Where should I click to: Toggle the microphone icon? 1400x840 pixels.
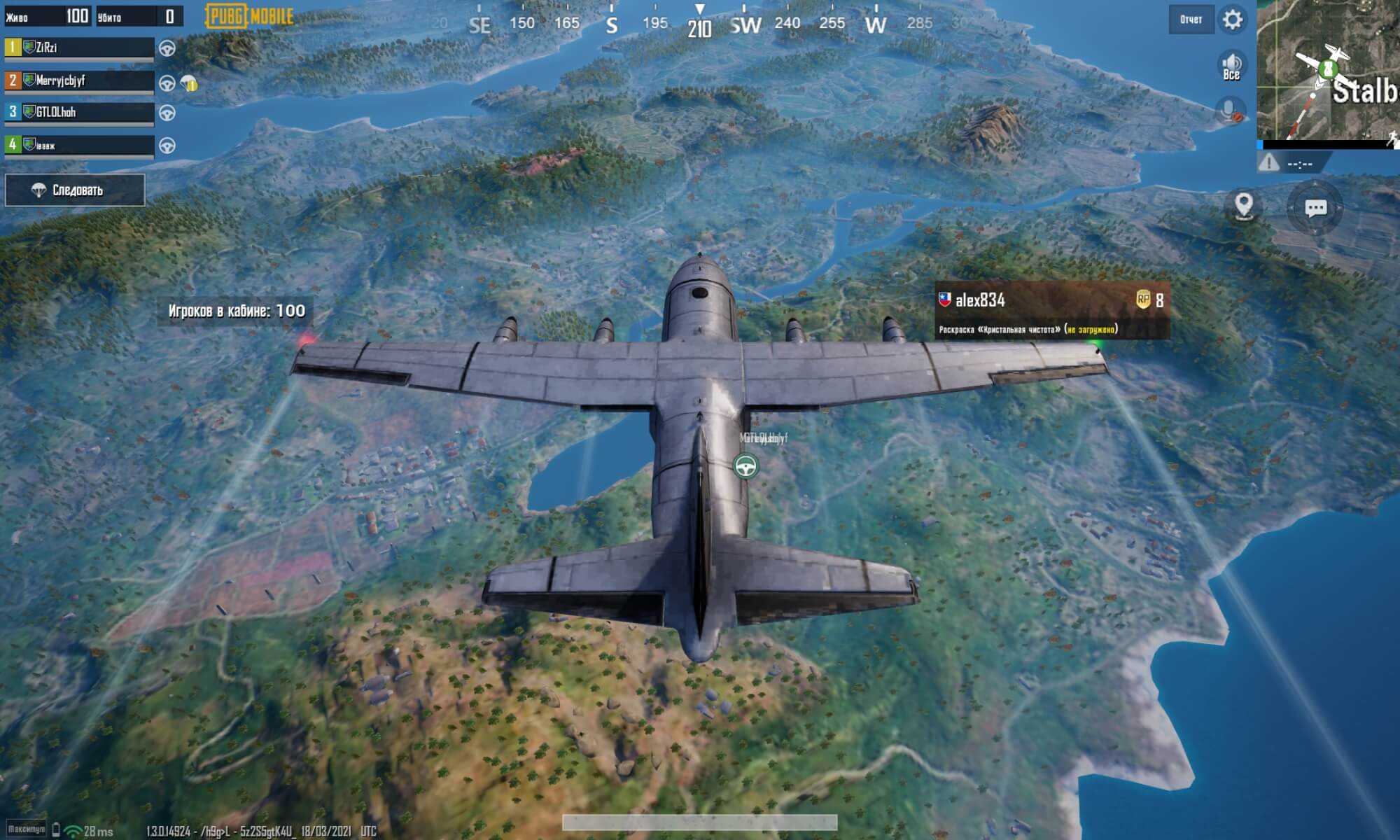[x=1231, y=111]
